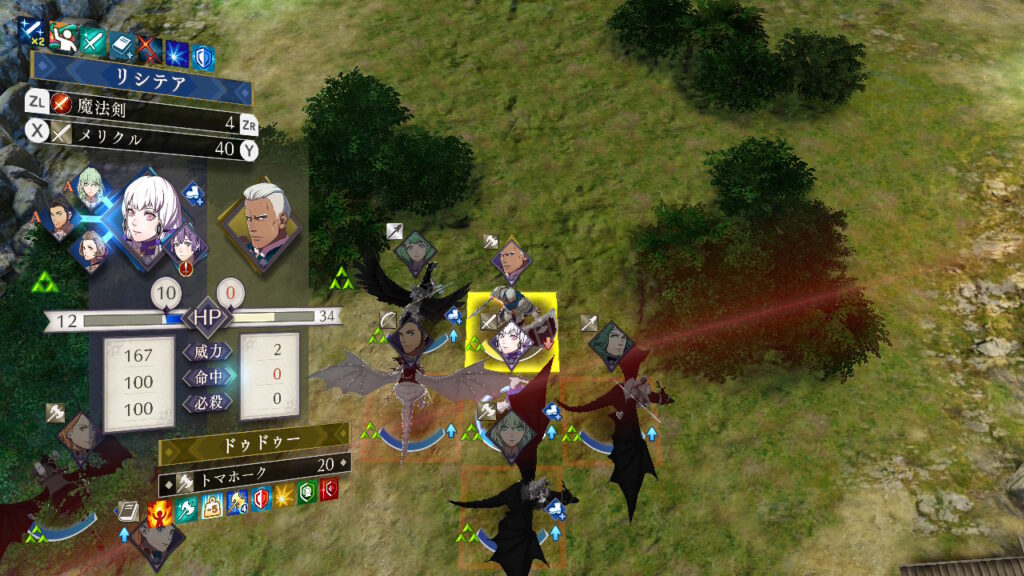The height and width of the screenshot is (576, 1024).
Task: Select the orange-haired axe unit marker
Action: [80, 434]
